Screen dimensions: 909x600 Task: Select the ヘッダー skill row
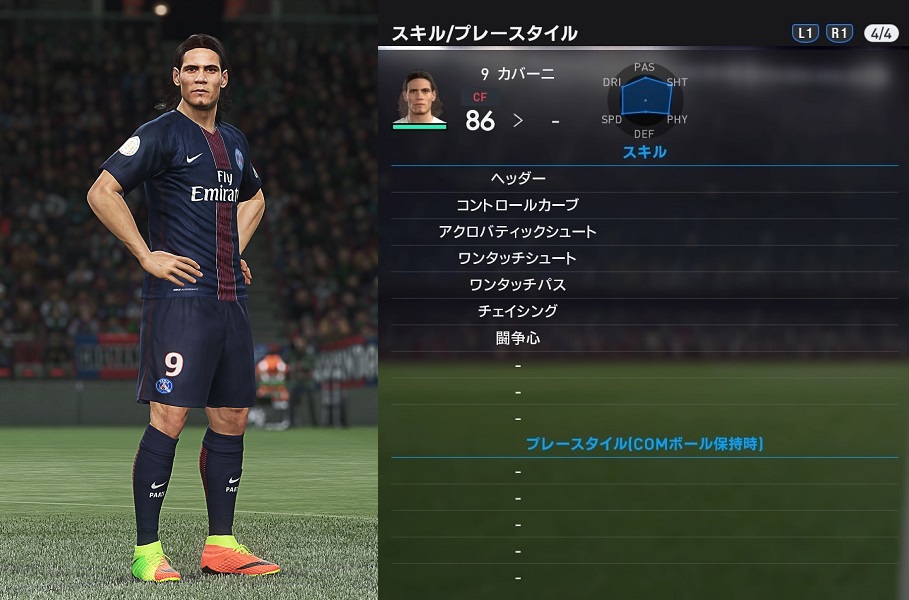pos(518,179)
